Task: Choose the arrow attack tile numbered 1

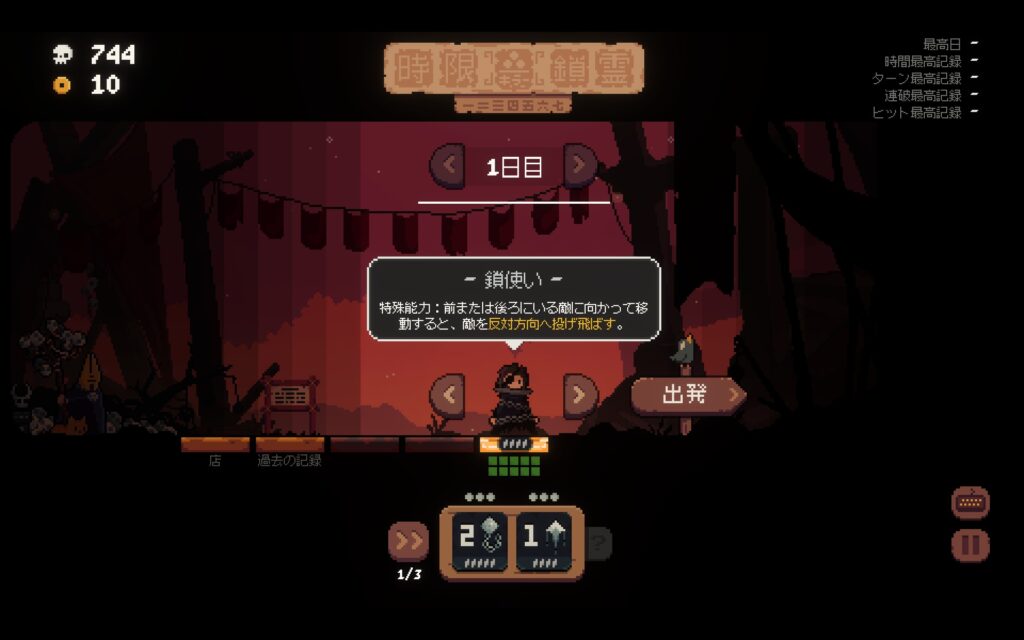Action: pyautogui.click(x=543, y=541)
